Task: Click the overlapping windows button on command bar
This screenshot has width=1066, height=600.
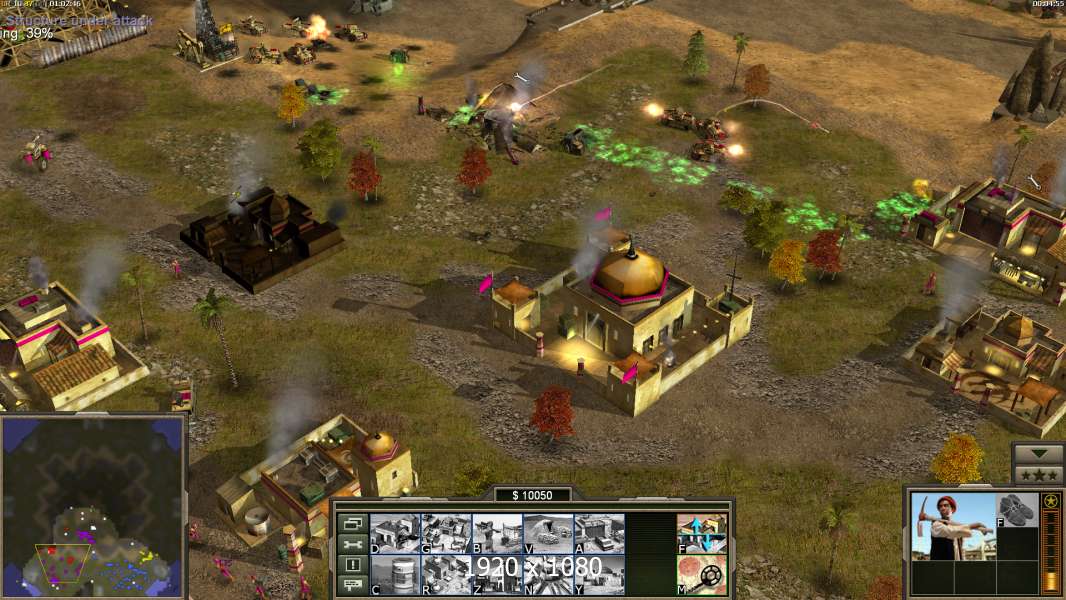Action: (x=351, y=523)
